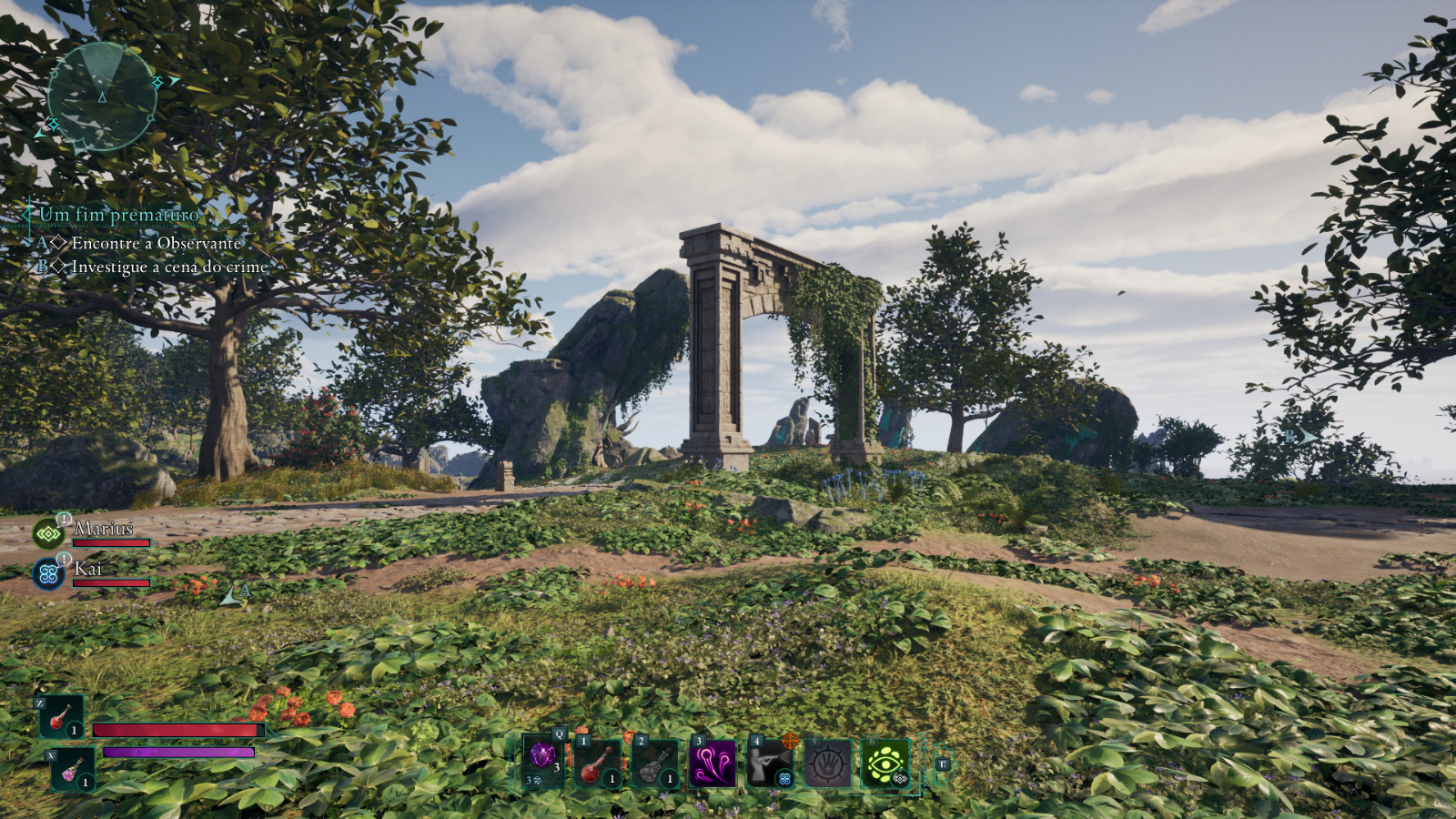
Task: Select companion Marius portrait
Action: [x=48, y=533]
